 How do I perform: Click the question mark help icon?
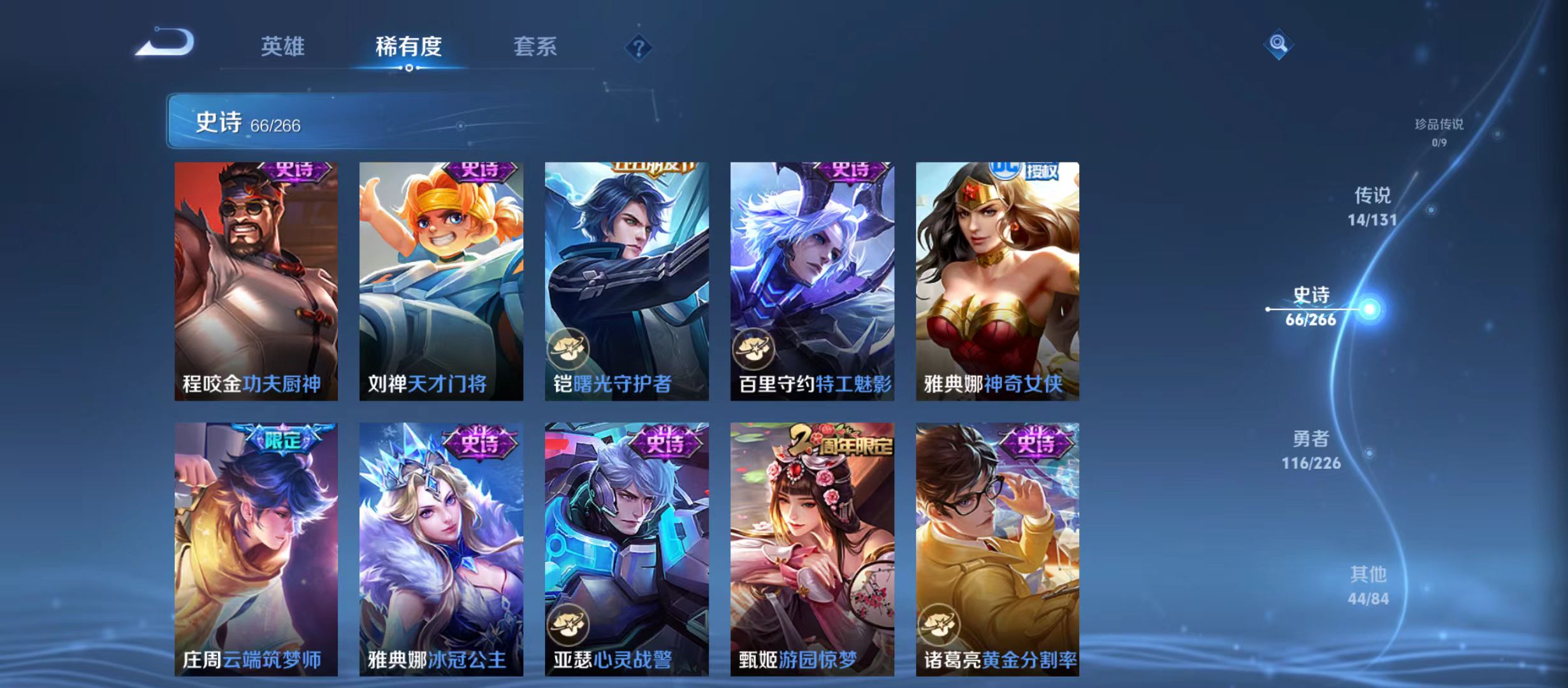click(x=639, y=49)
